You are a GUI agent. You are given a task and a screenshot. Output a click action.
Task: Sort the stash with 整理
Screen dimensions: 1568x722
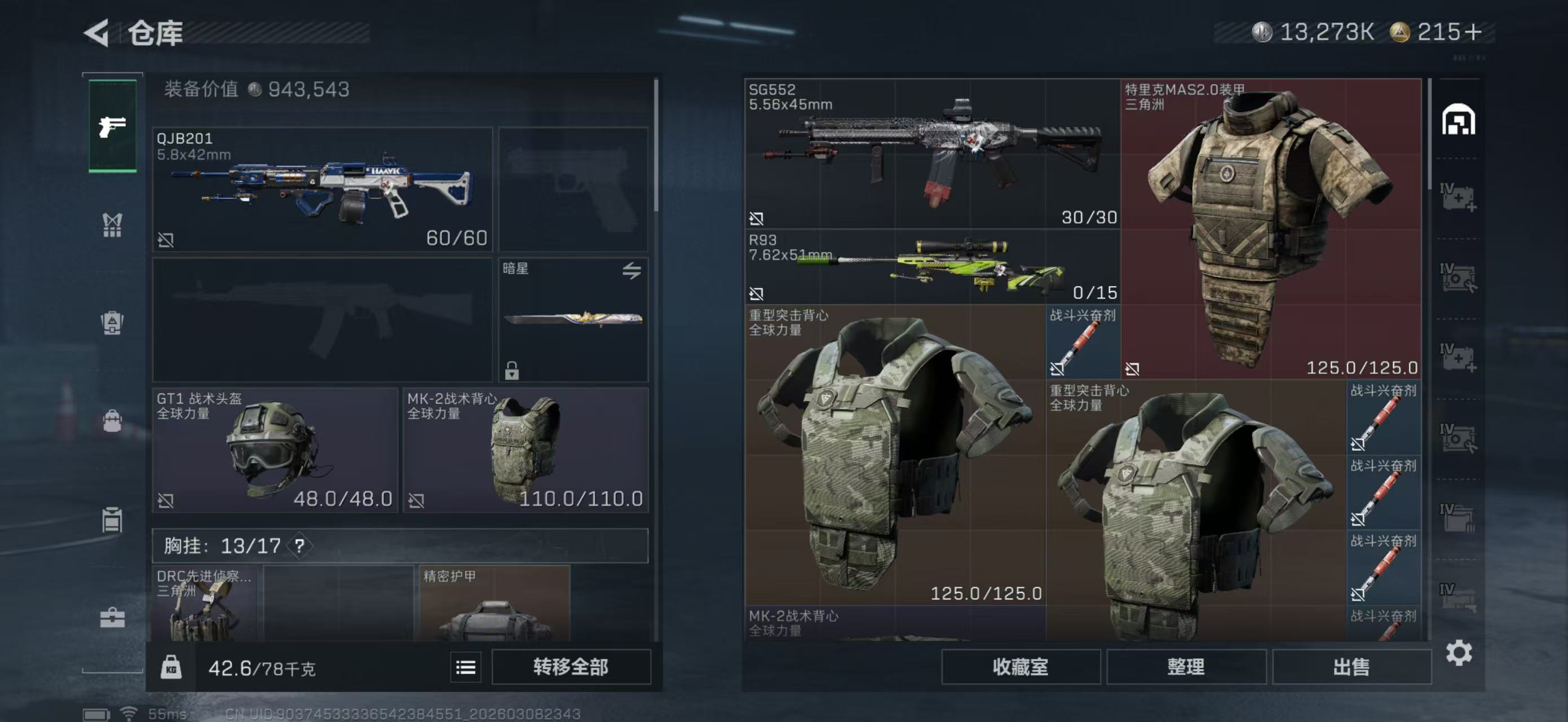pos(1186,667)
